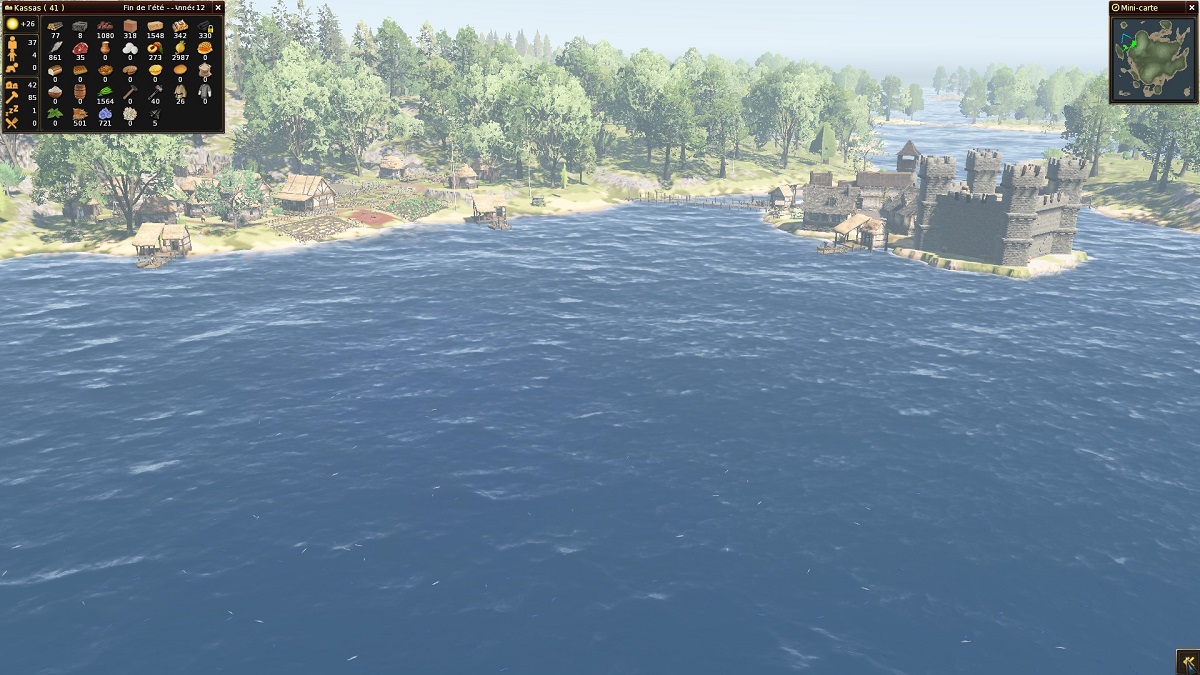Select the firewood logs resource icon
The width and height of the screenshot is (1200, 675).
click(55, 25)
